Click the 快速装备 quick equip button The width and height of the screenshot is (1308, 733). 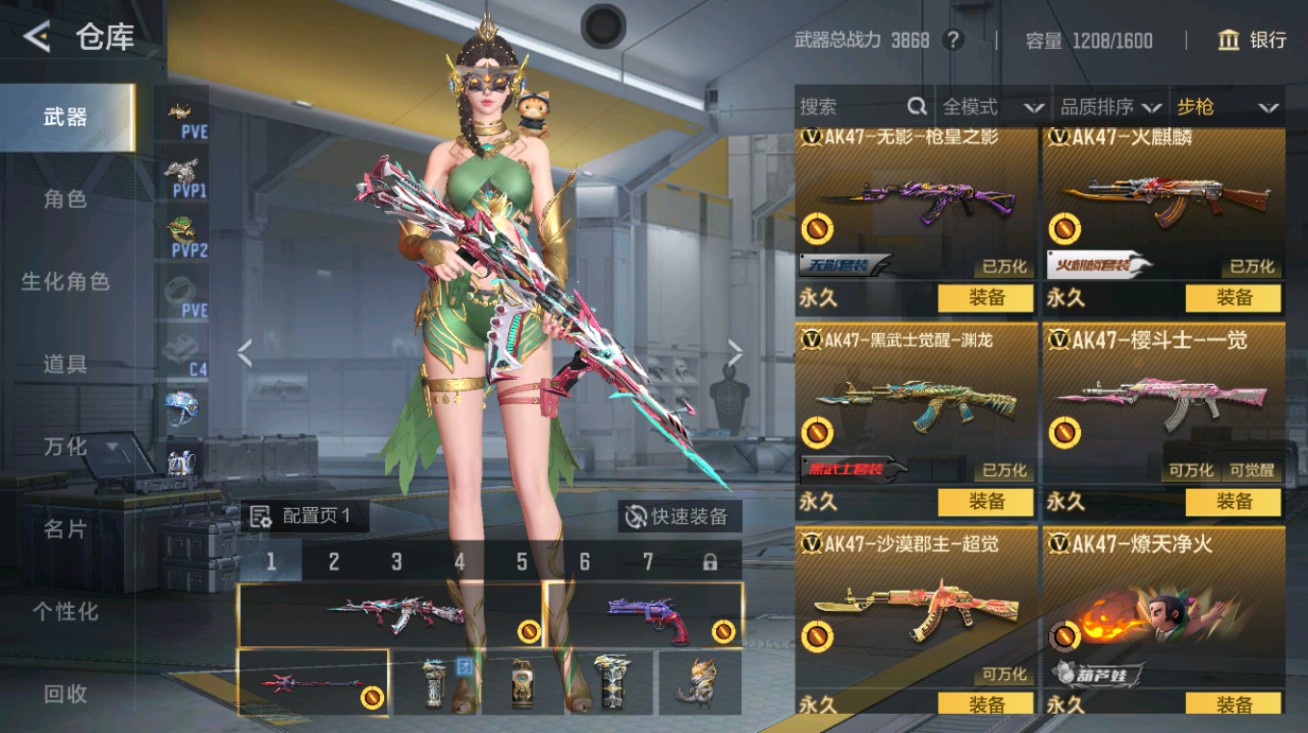click(x=679, y=516)
